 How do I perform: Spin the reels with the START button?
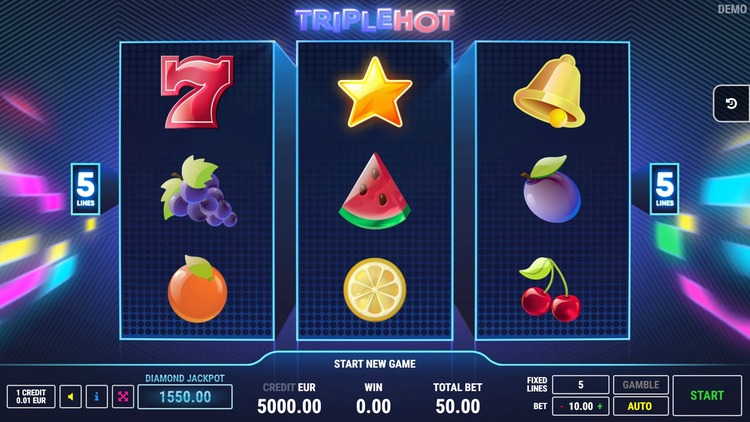tap(707, 395)
